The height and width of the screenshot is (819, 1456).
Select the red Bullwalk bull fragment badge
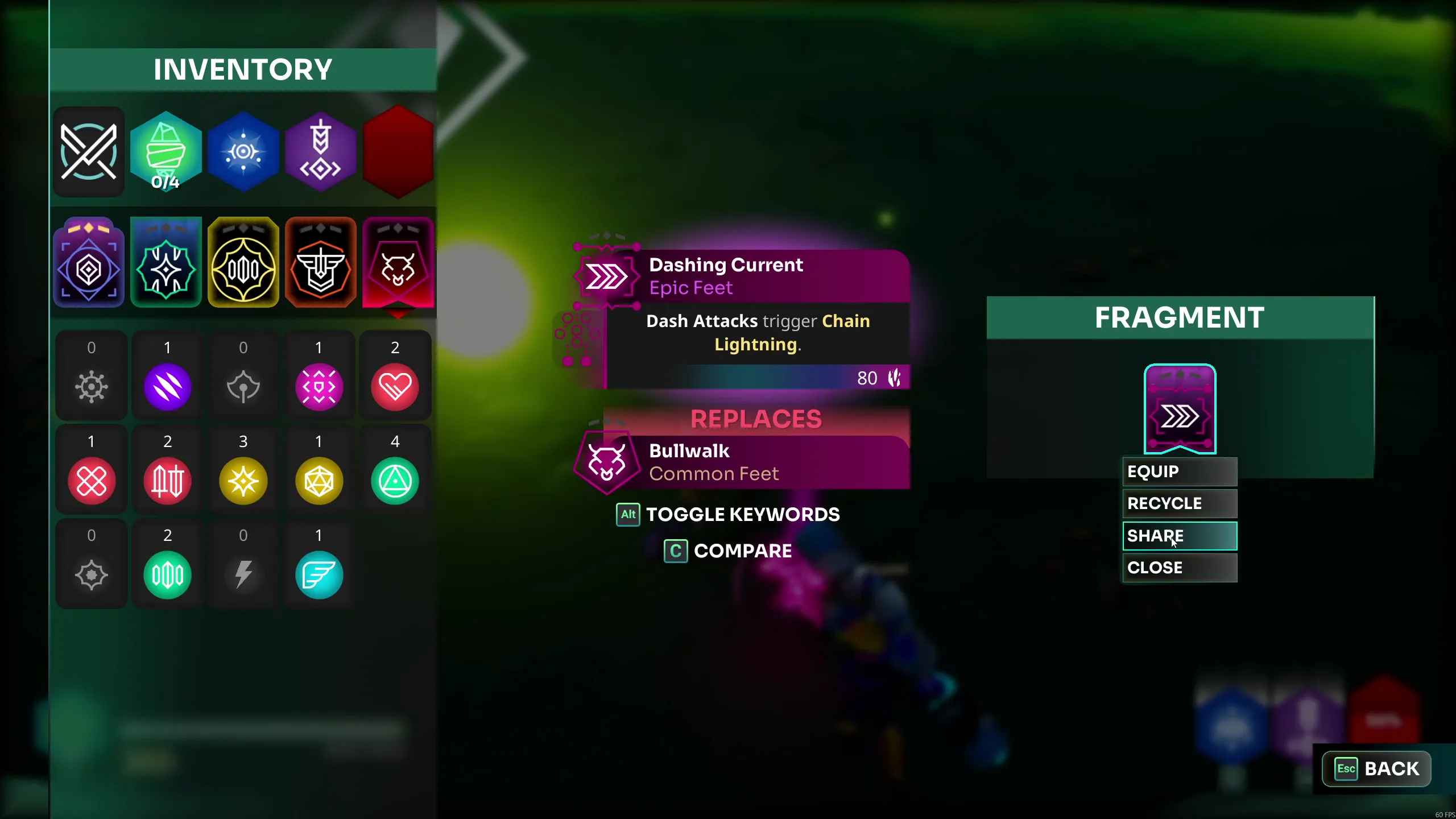coord(398,263)
